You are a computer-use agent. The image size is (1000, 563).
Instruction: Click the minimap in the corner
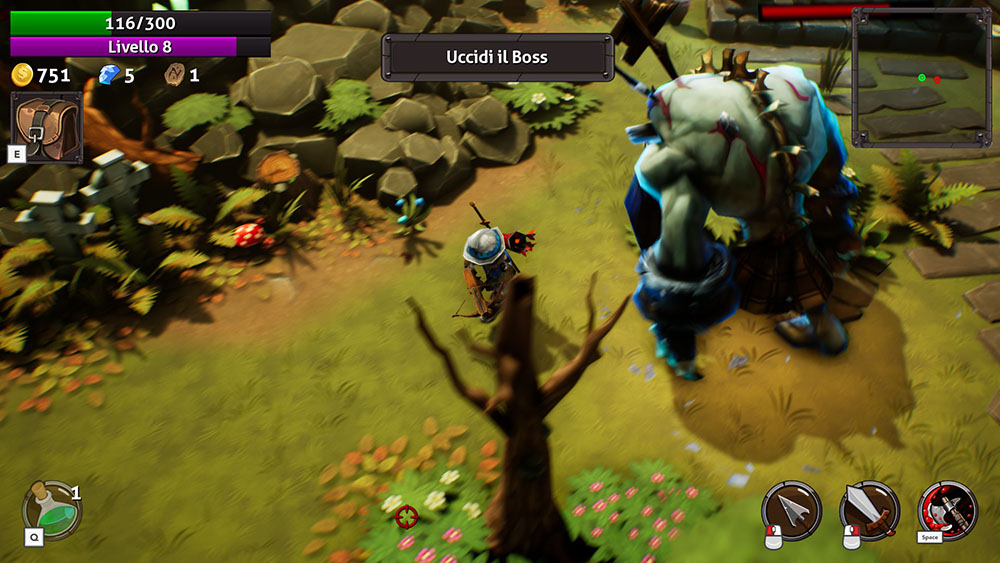click(x=921, y=78)
